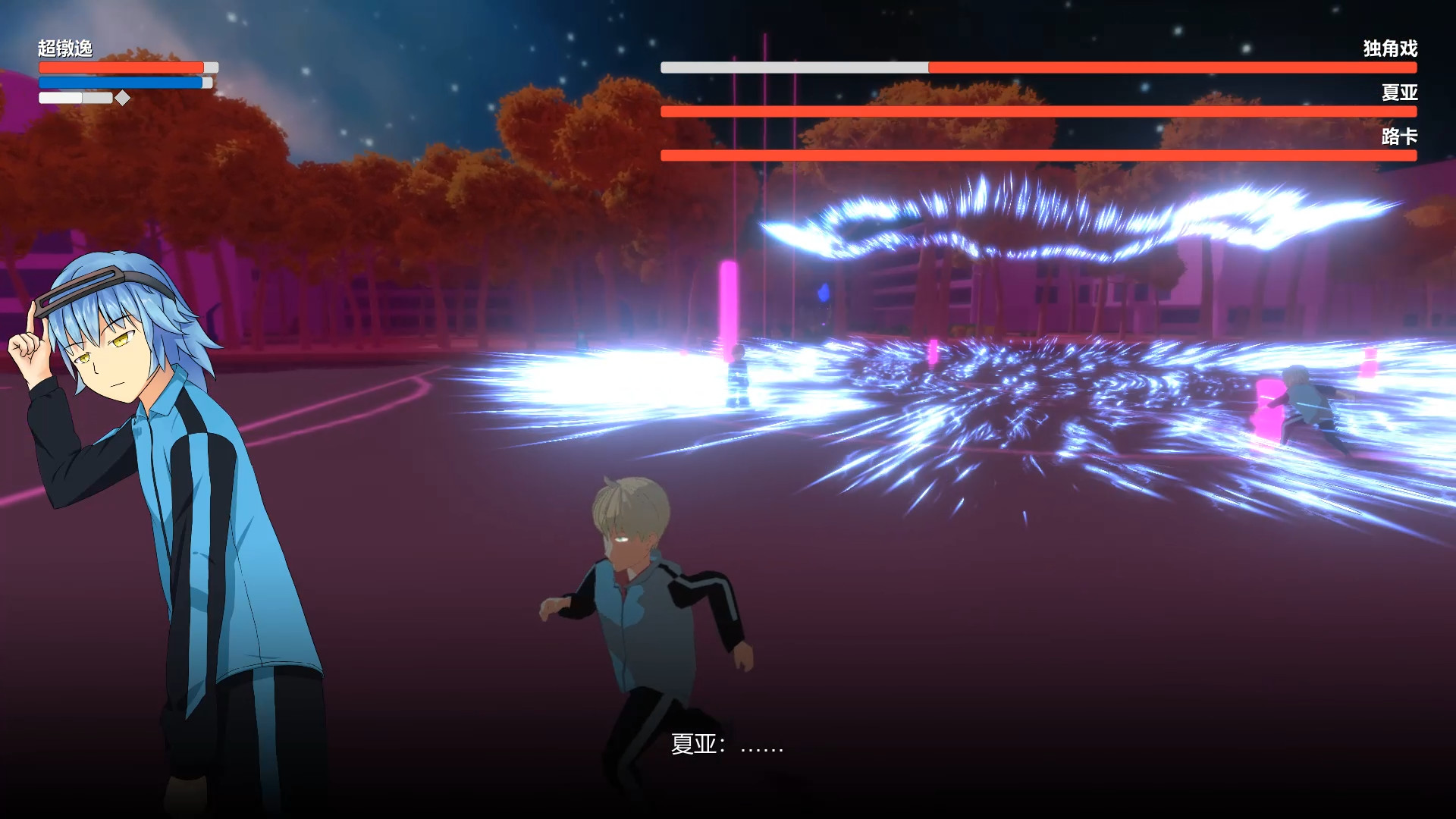Image resolution: width=1456 pixels, height=819 pixels.
Task: Toggle the player's red health bar display
Action: click(x=121, y=67)
